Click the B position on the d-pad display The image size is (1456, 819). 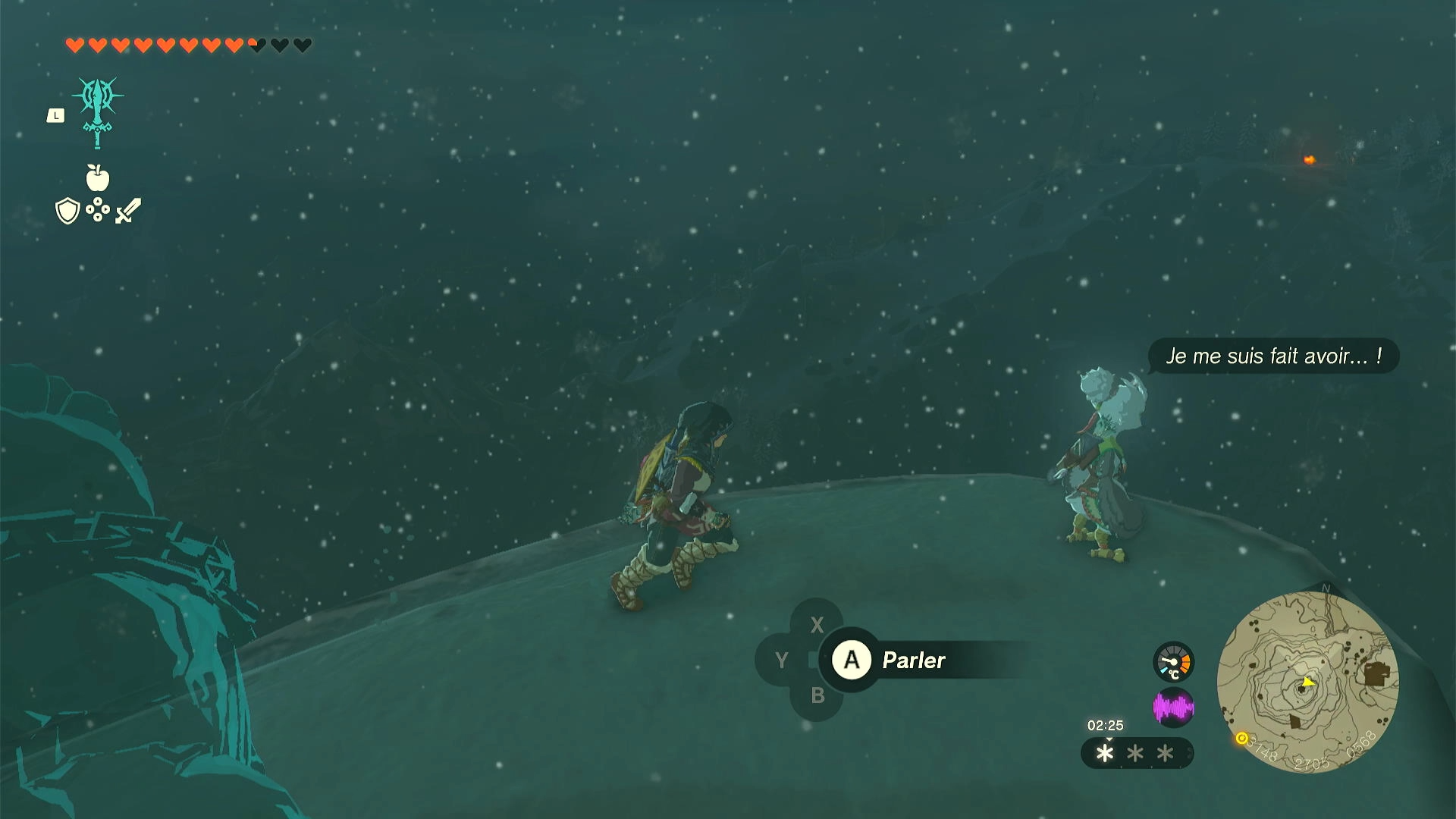[x=817, y=694]
